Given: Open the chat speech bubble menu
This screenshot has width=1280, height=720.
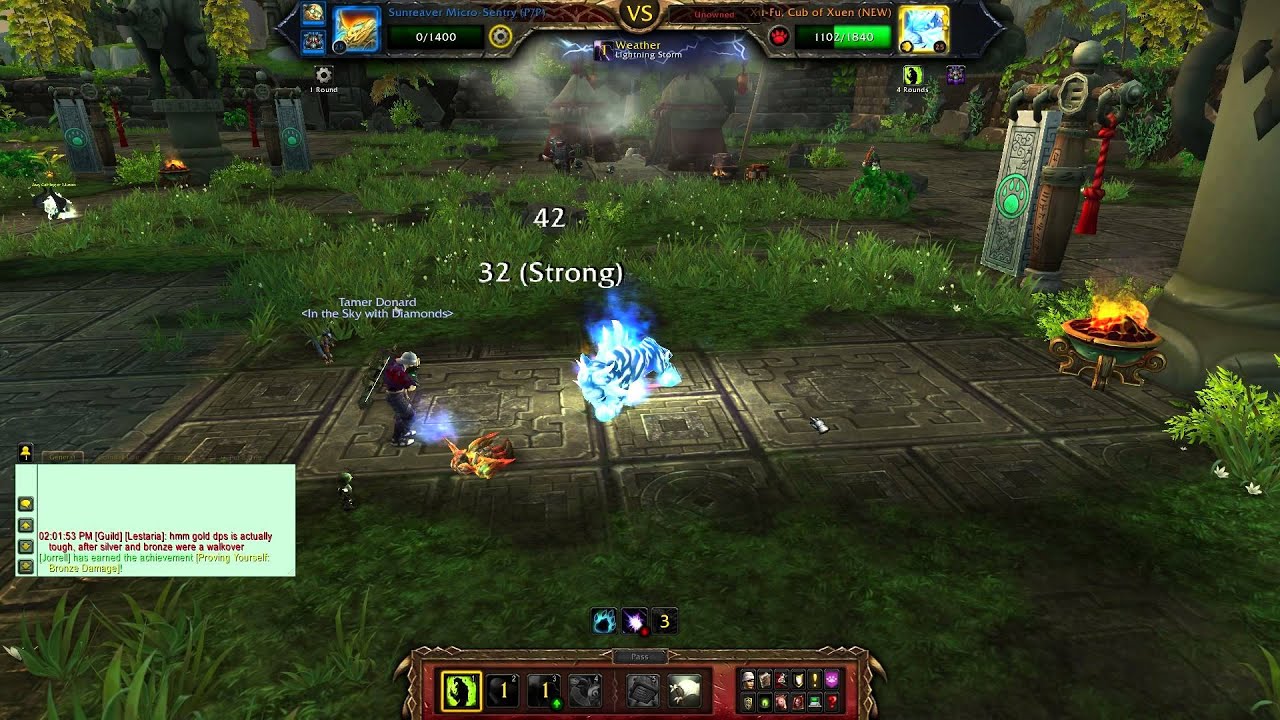Looking at the screenshot, I should tap(26, 504).
